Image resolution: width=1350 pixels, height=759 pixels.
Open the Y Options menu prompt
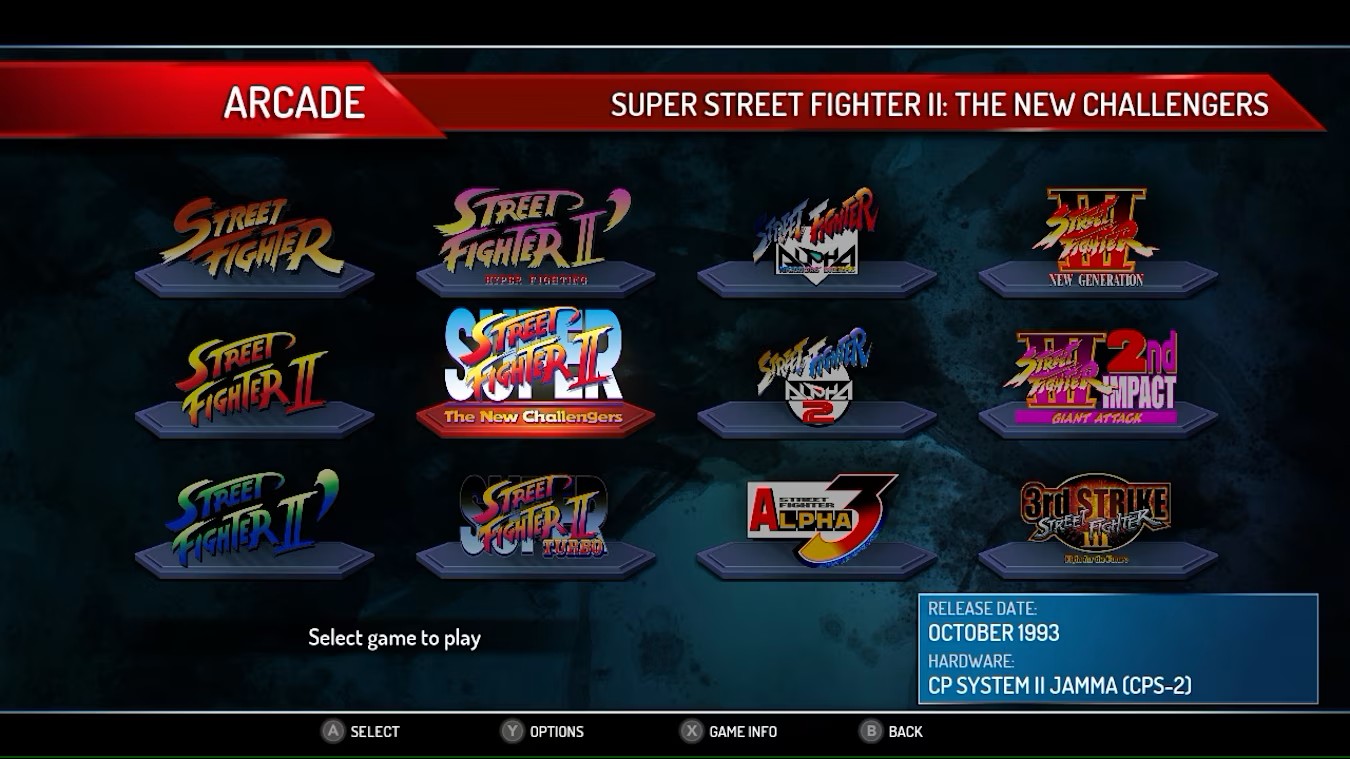[545, 731]
